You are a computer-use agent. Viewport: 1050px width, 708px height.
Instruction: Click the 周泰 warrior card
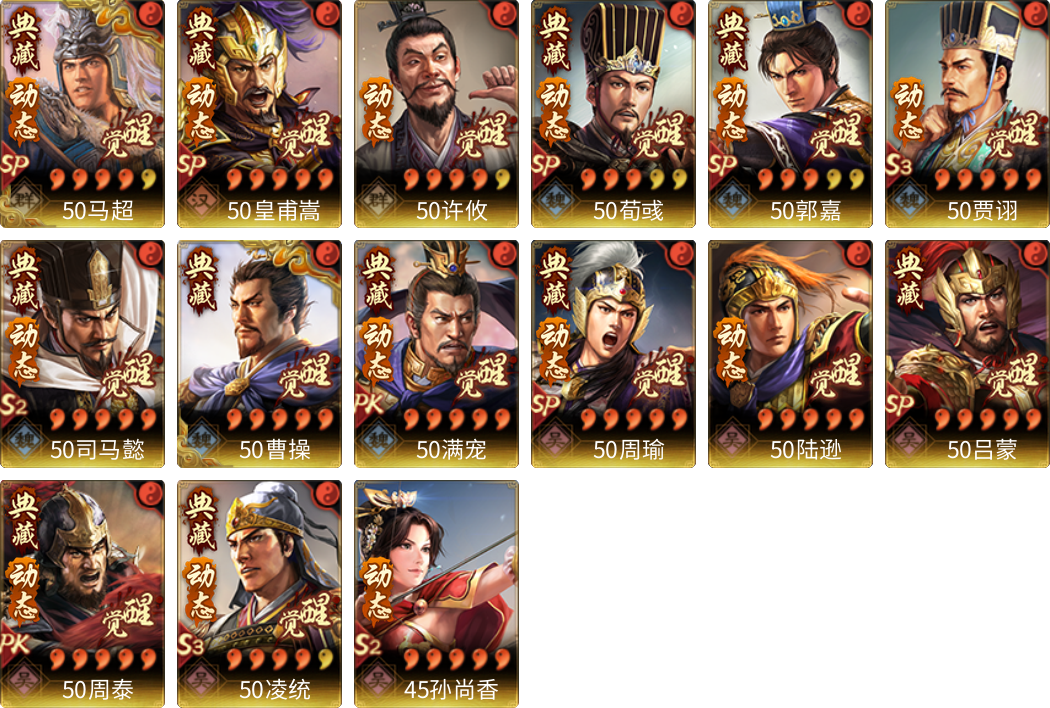pyautogui.click(x=82, y=593)
